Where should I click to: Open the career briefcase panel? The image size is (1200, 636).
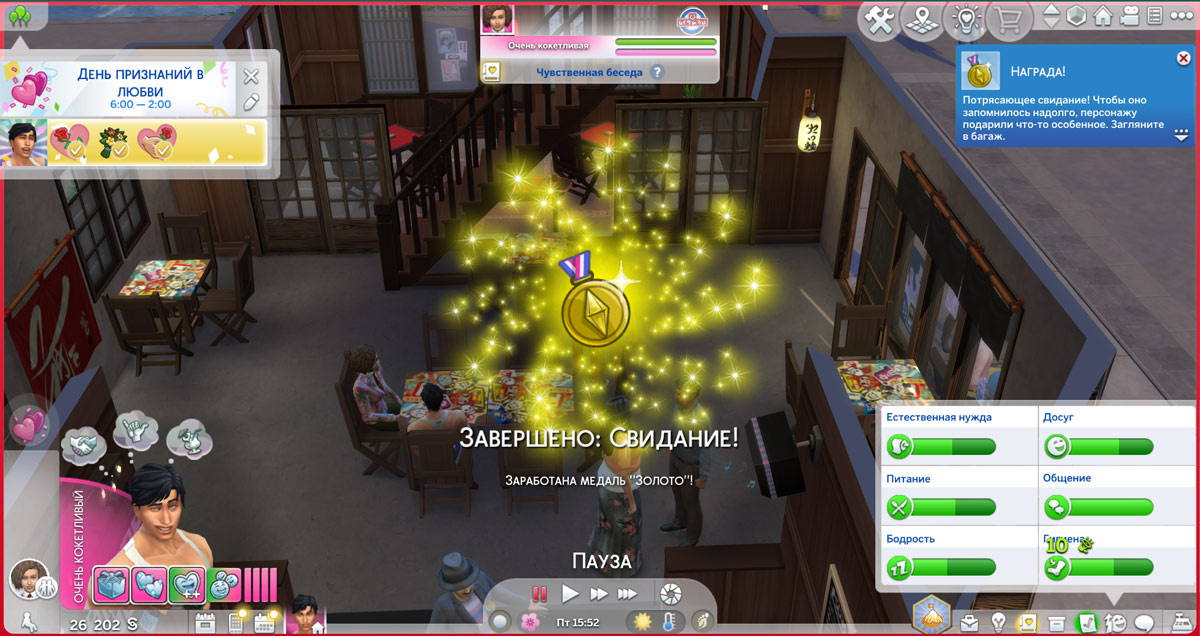(969, 623)
